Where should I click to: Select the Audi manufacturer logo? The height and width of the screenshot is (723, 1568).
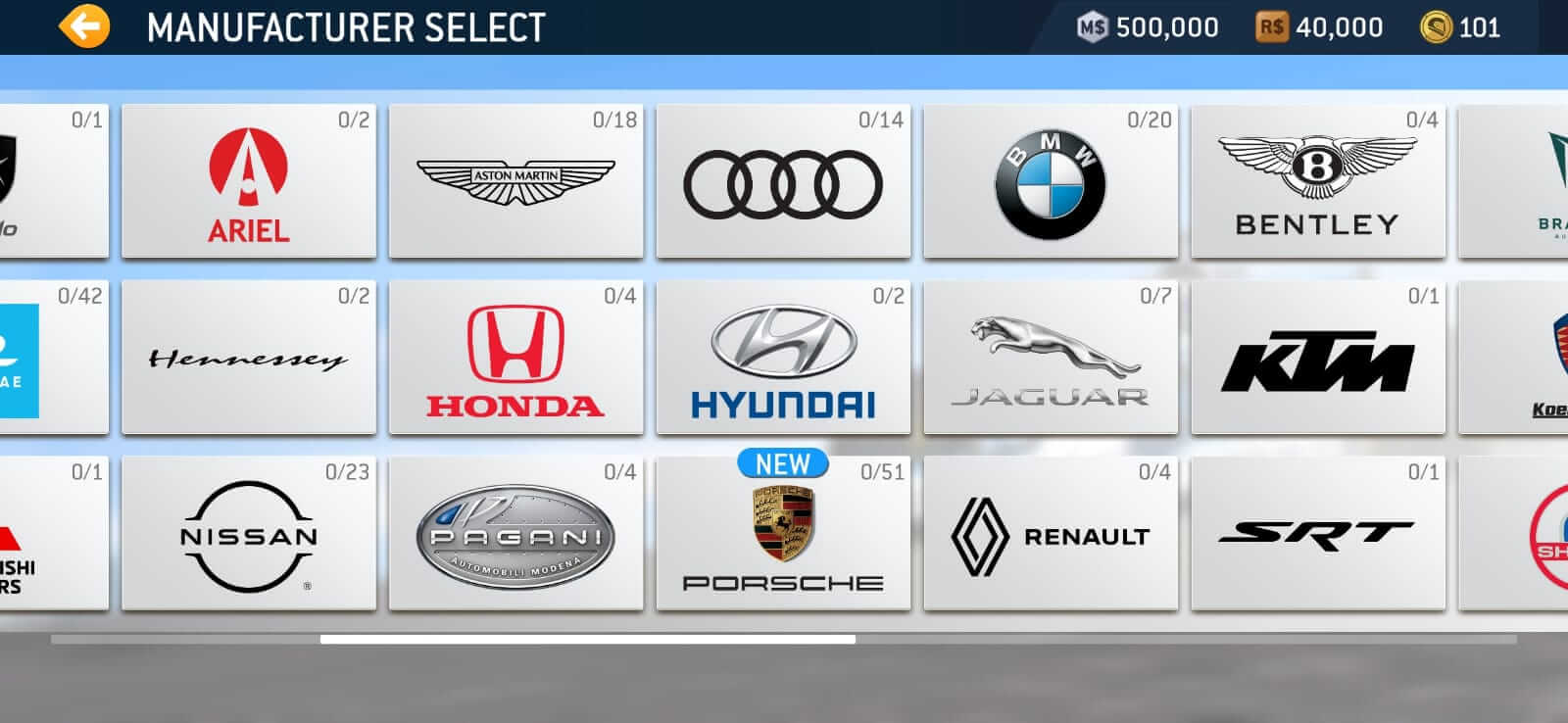pos(783,180)
